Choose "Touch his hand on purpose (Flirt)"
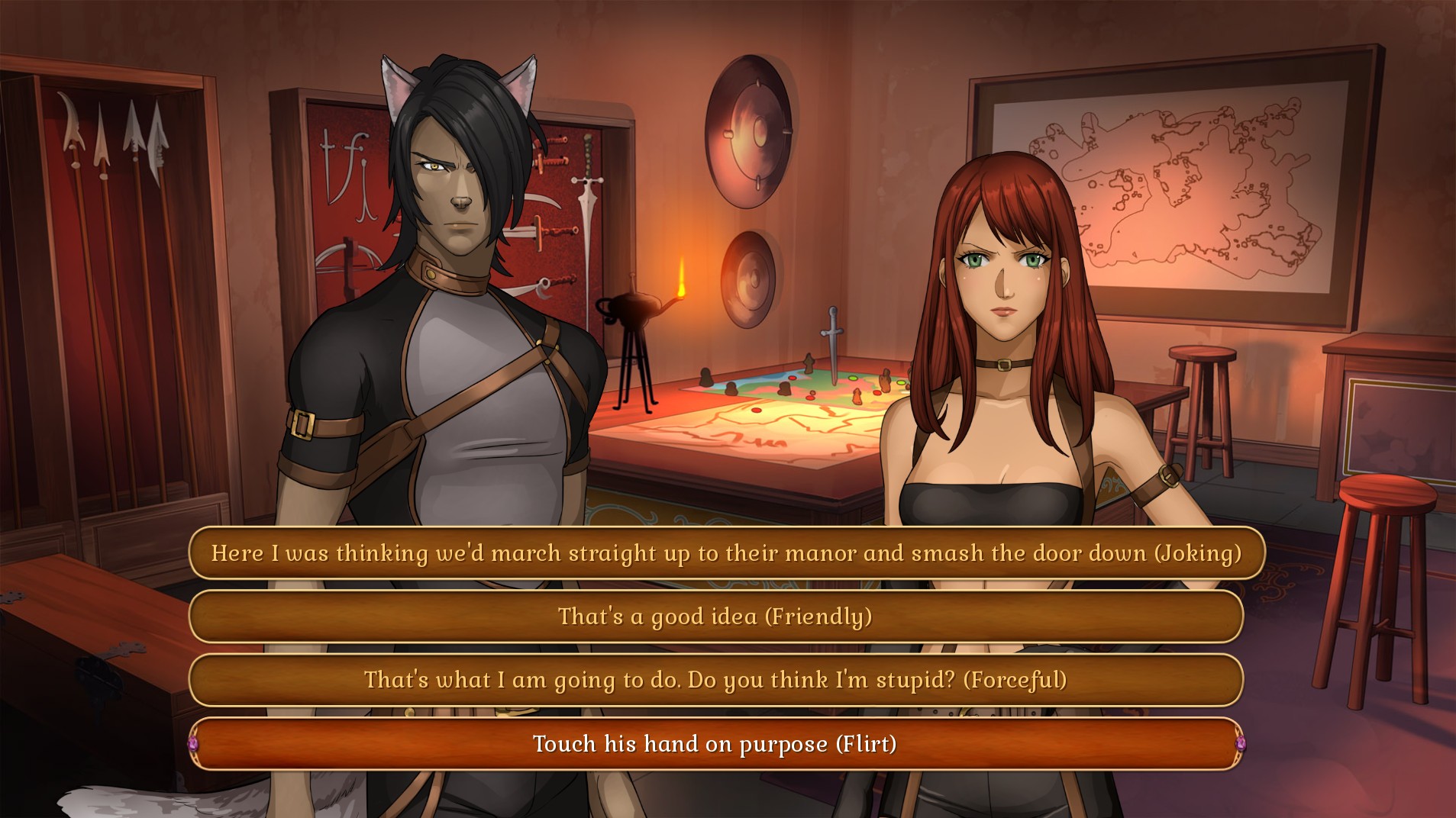The image size is (1456, 818). pyautogui.click(x=715, y=744)
